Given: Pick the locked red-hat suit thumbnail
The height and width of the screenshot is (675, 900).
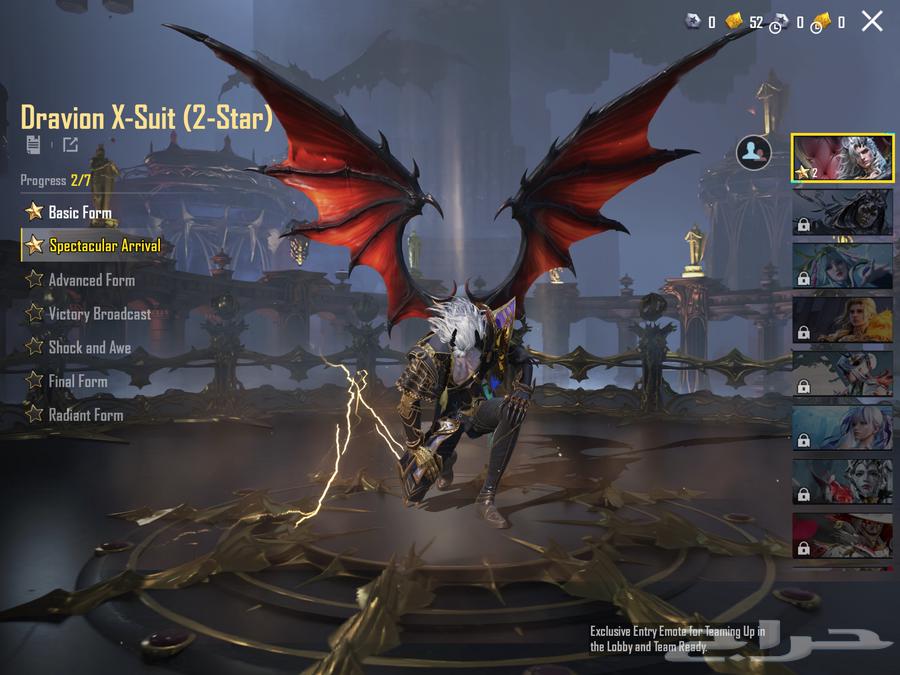Looking at the screenshot, I should 842,535.
